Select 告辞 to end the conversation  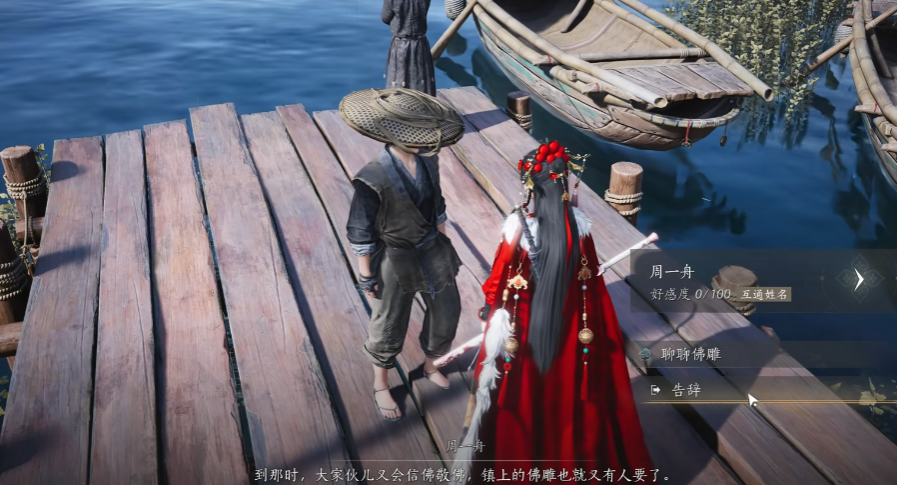click(686, 390)
